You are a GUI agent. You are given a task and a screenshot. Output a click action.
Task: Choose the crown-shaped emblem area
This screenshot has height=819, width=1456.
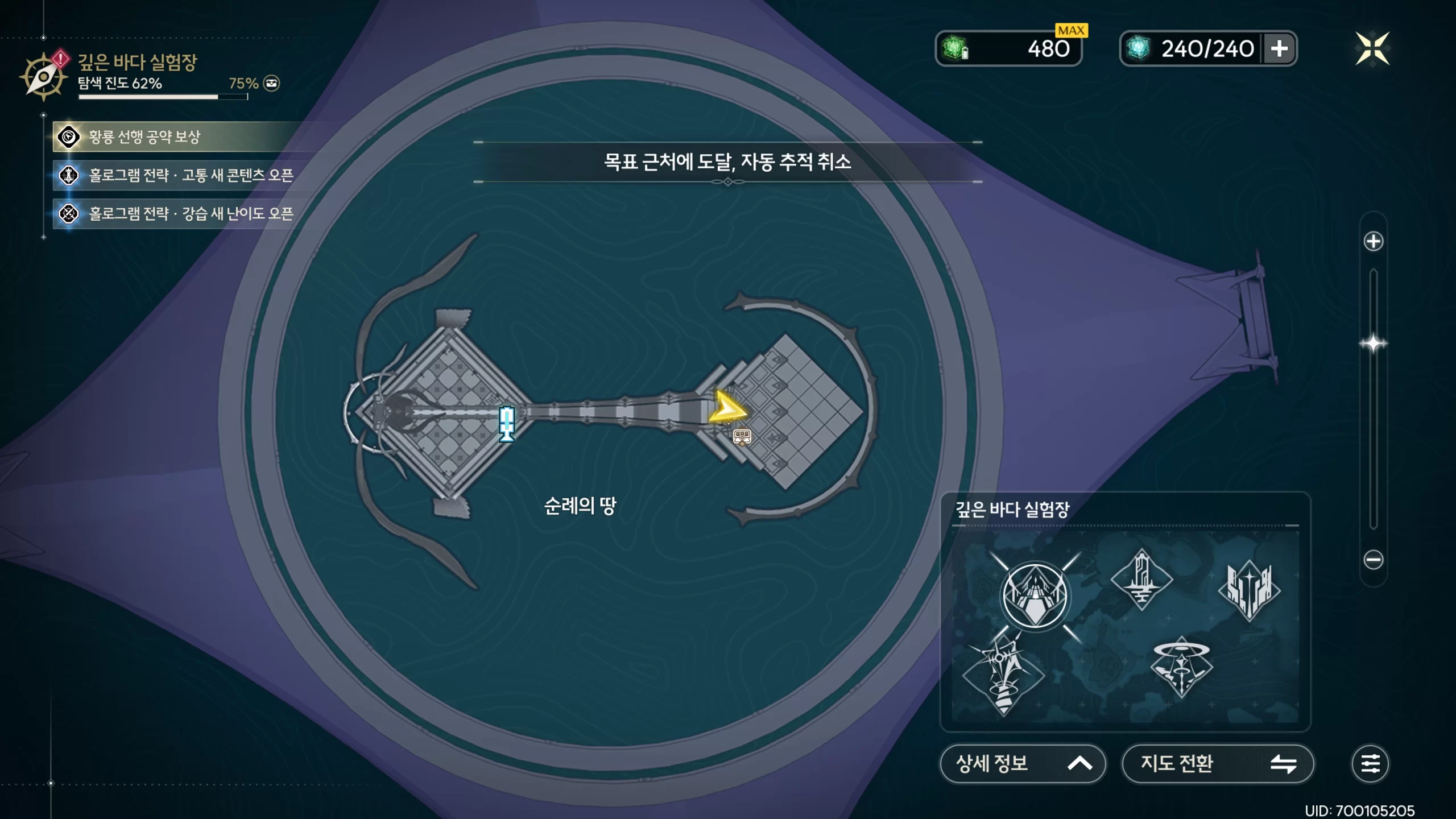(1249, 590)
